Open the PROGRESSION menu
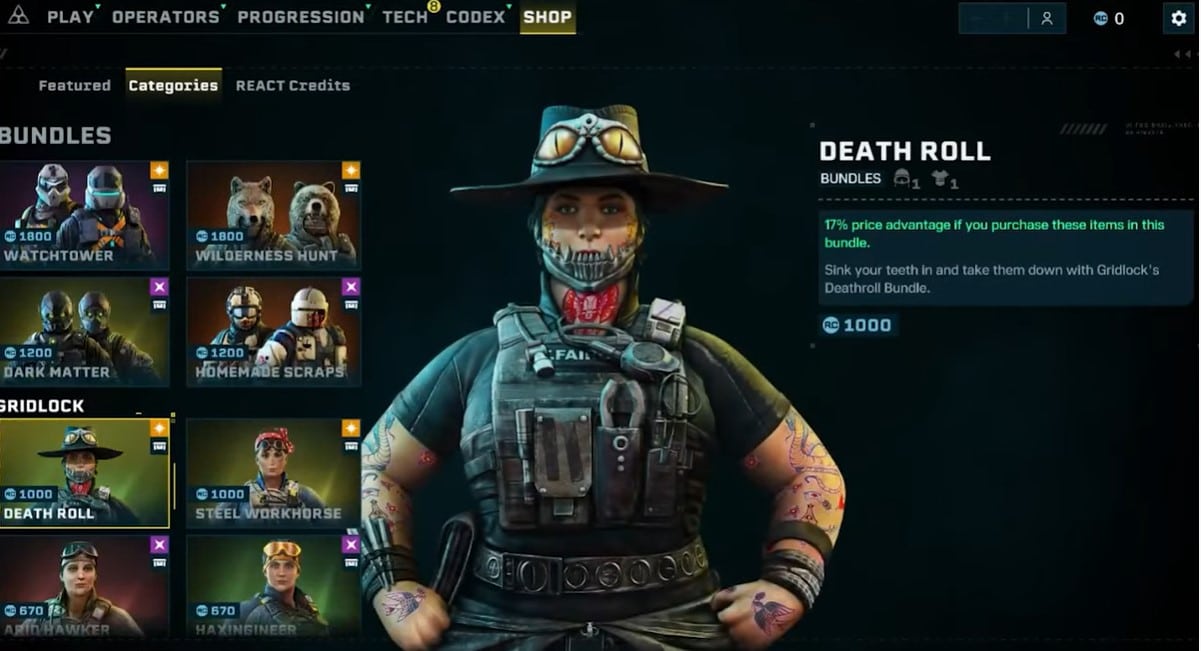The height and width of the screenshot is (651, 1201). click(x=300, y=17)
